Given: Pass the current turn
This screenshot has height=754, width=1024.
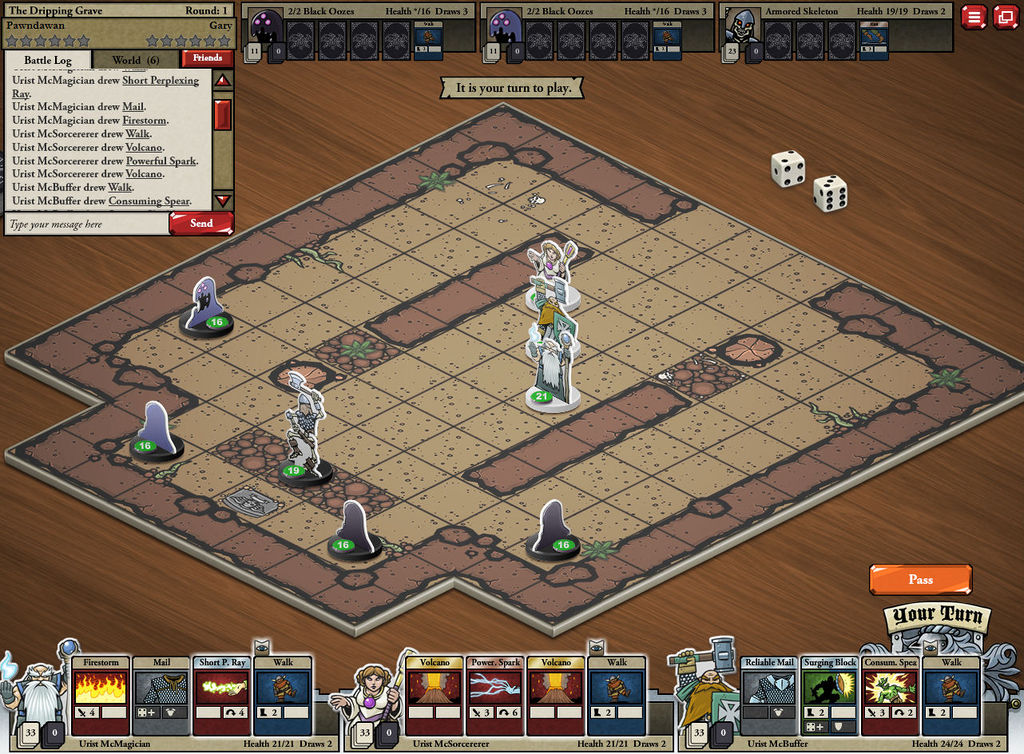Looking at the screenshot, I should tap(920, 579).
